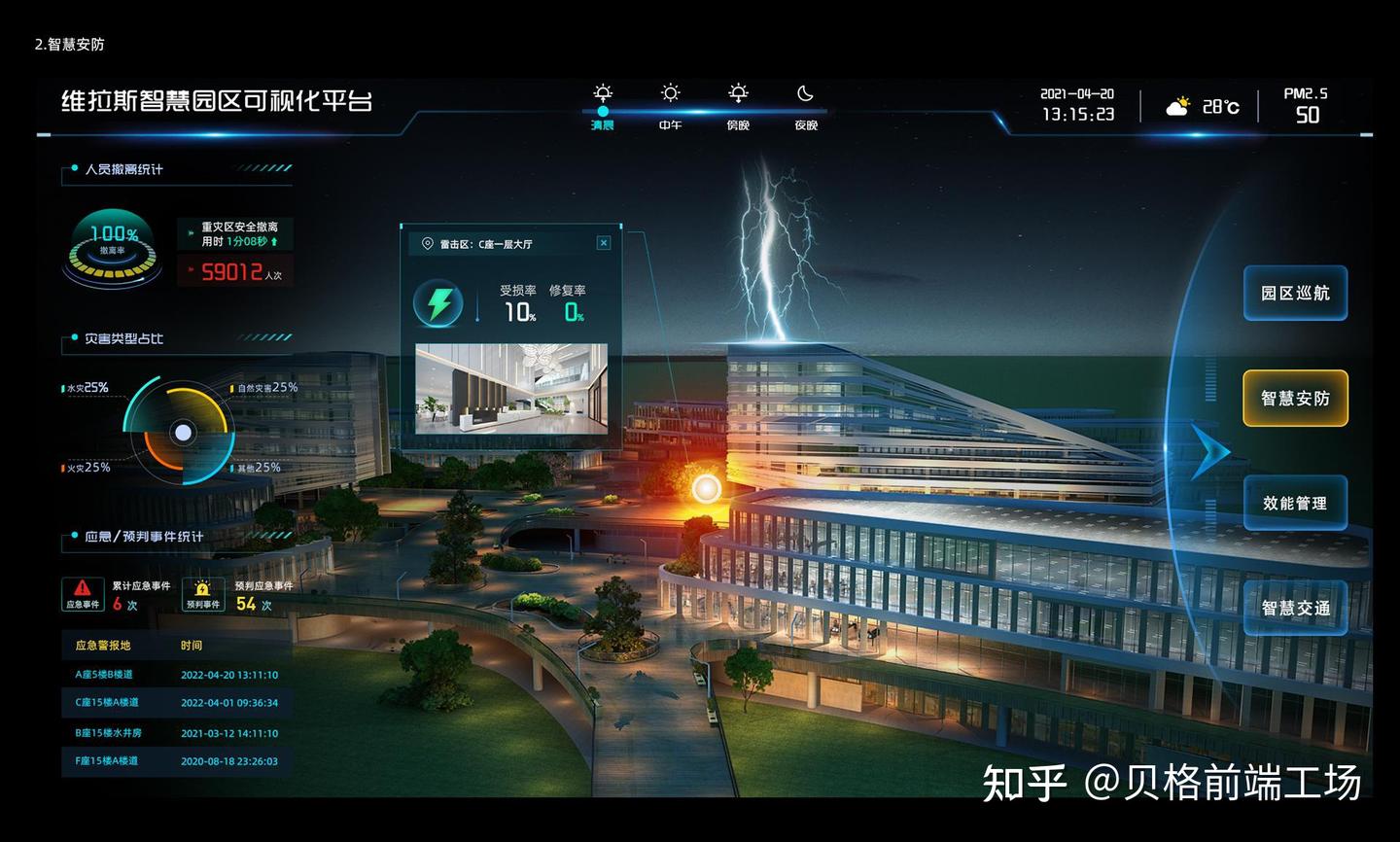1400x842 pixels.
Task: Select the 夜晚 crescent moon icon
Action: (804, 93)
